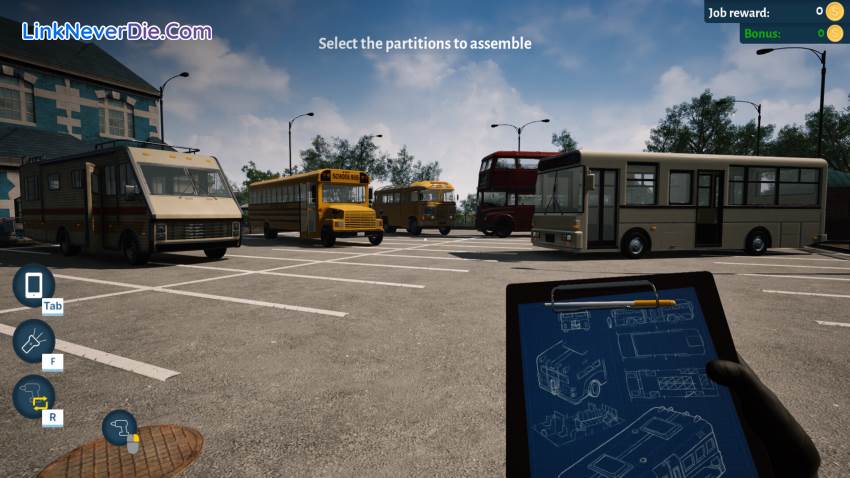Select the drill swap tool icon
Image resolution: width=850 pixels, height=478 pixels.
click(x=33, y=397)
